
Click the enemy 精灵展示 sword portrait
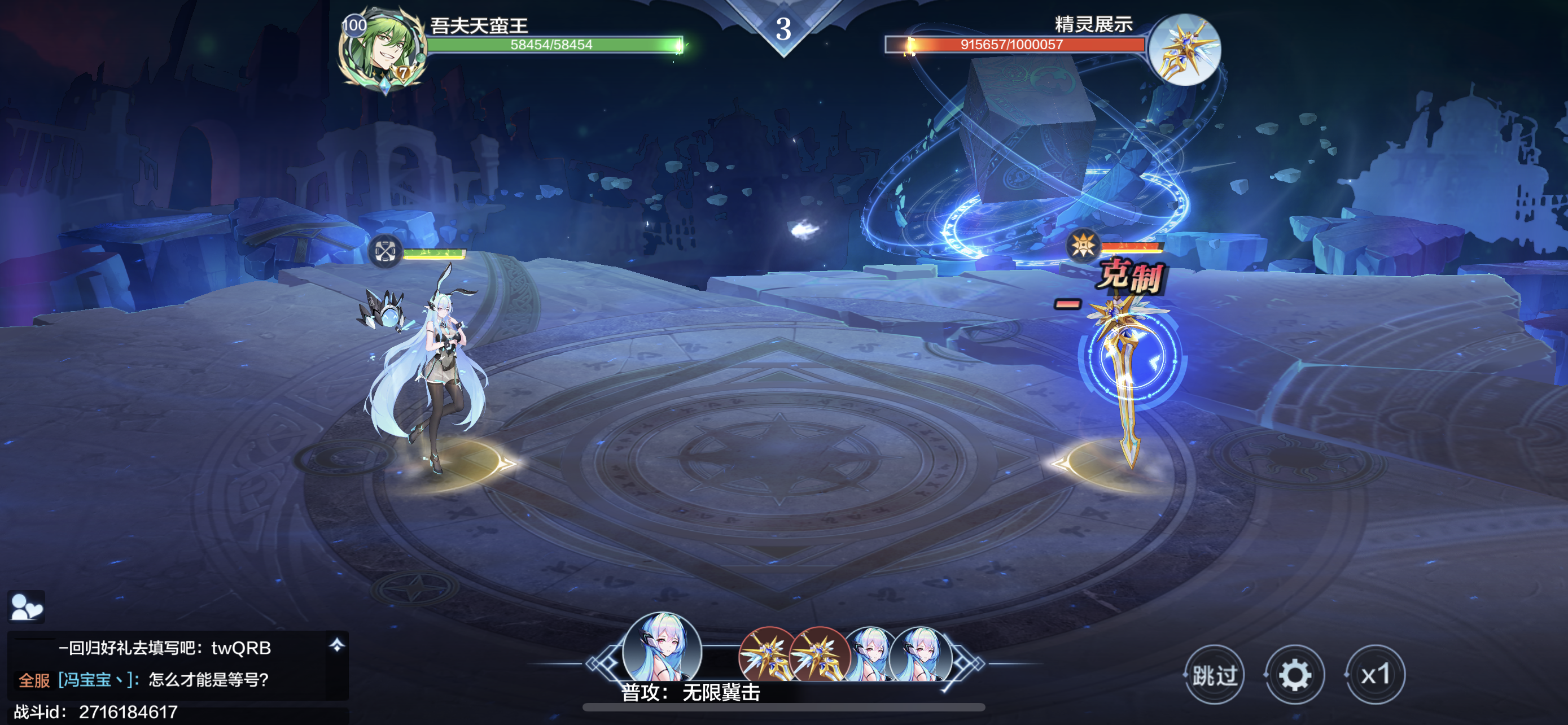click(1185, 50)
